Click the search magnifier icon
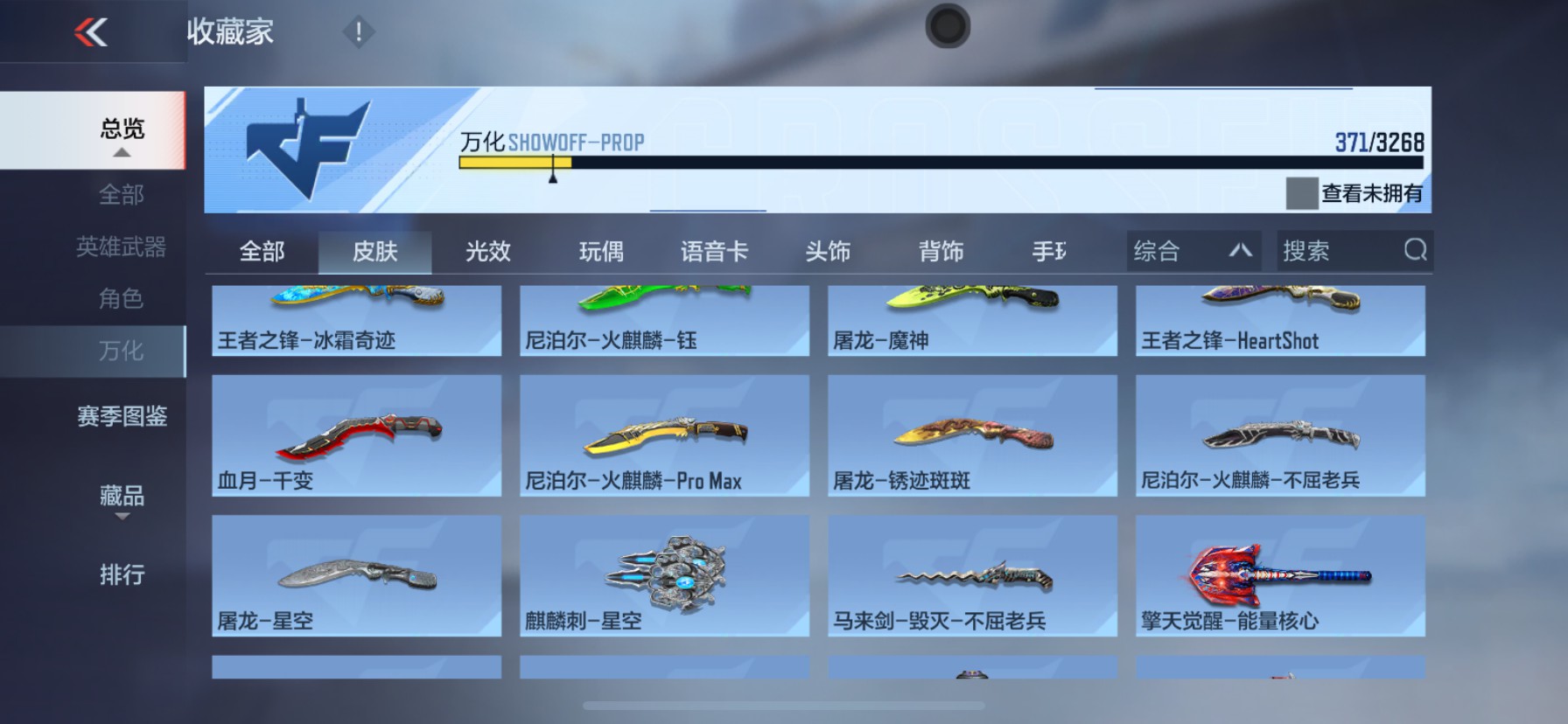The height and width of the screenshot is (724, 1568). click(1415, 251)
